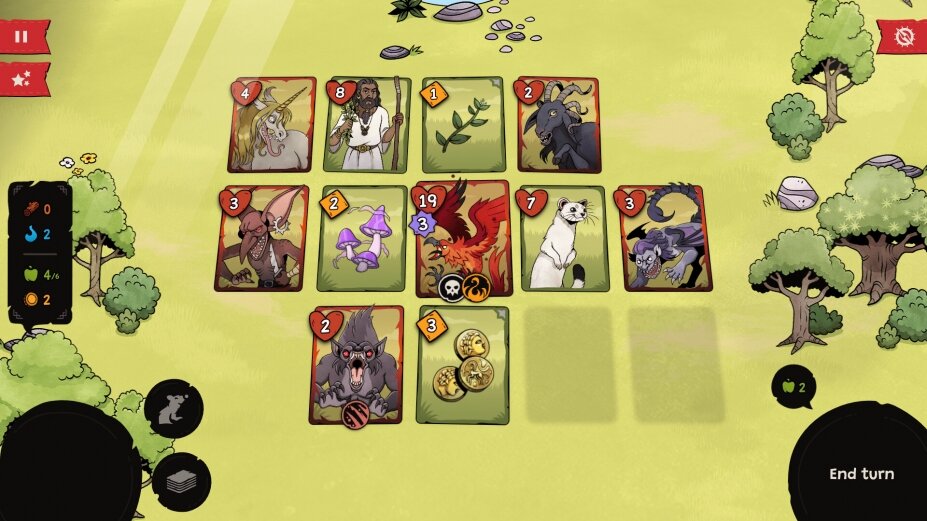Open the stars banner below pause

point(18,78)
